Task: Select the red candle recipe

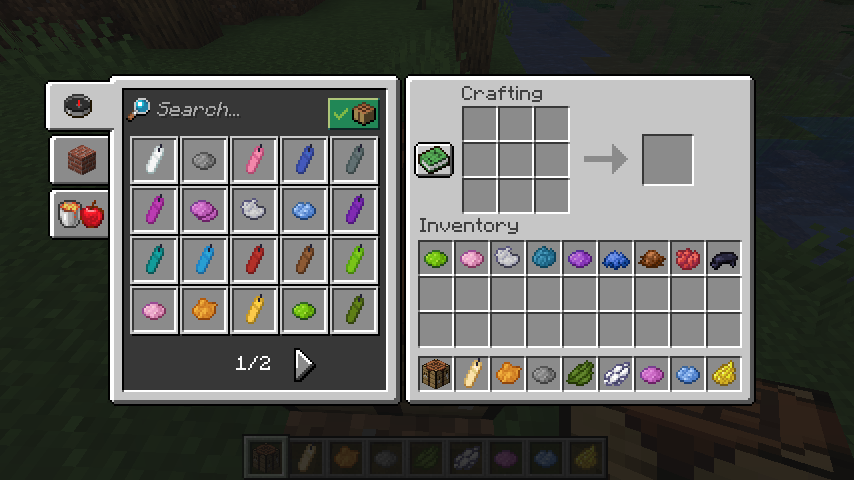Action: (x=255, y=260)
